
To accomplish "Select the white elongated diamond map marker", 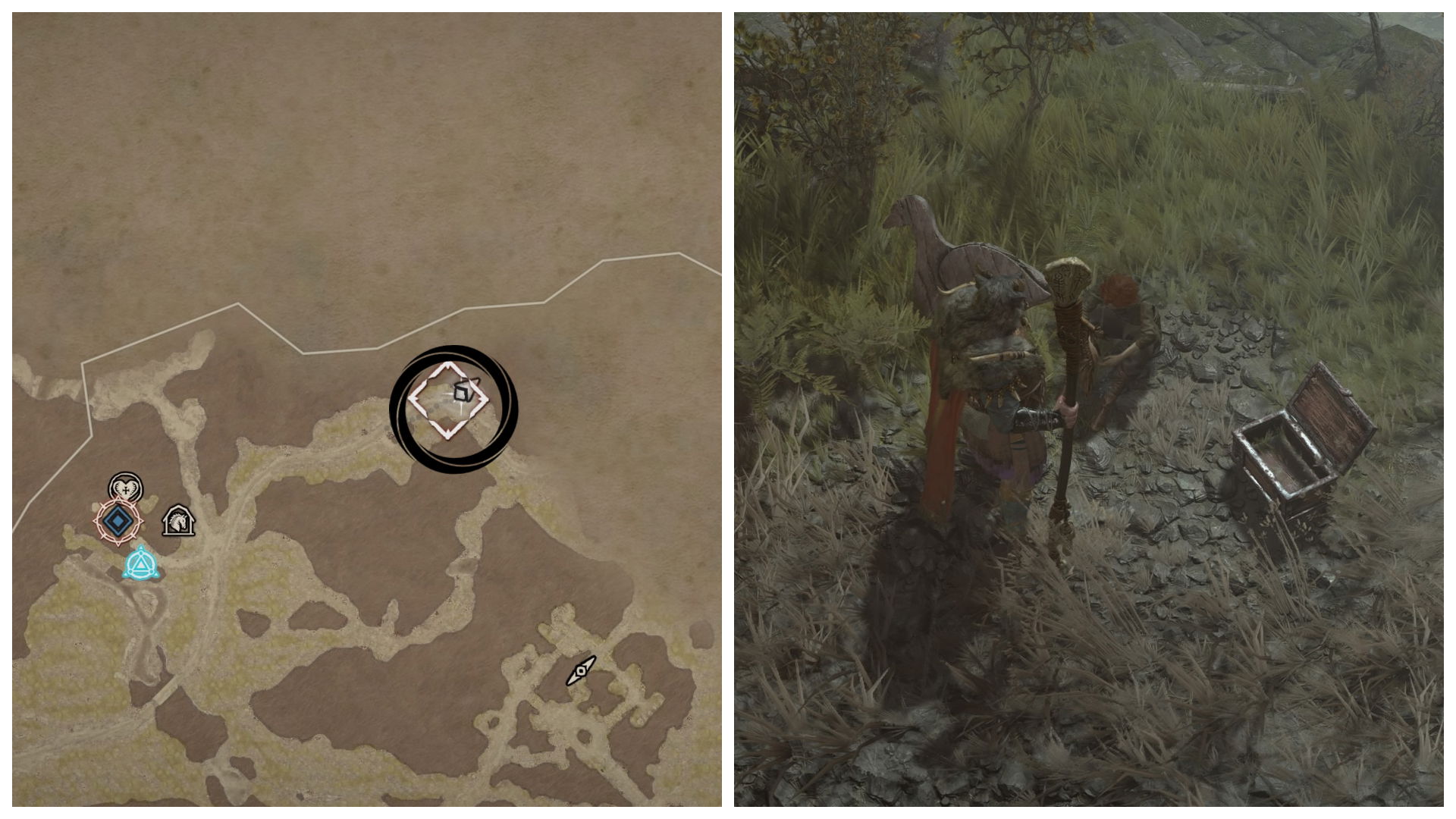I will point(582,670).
